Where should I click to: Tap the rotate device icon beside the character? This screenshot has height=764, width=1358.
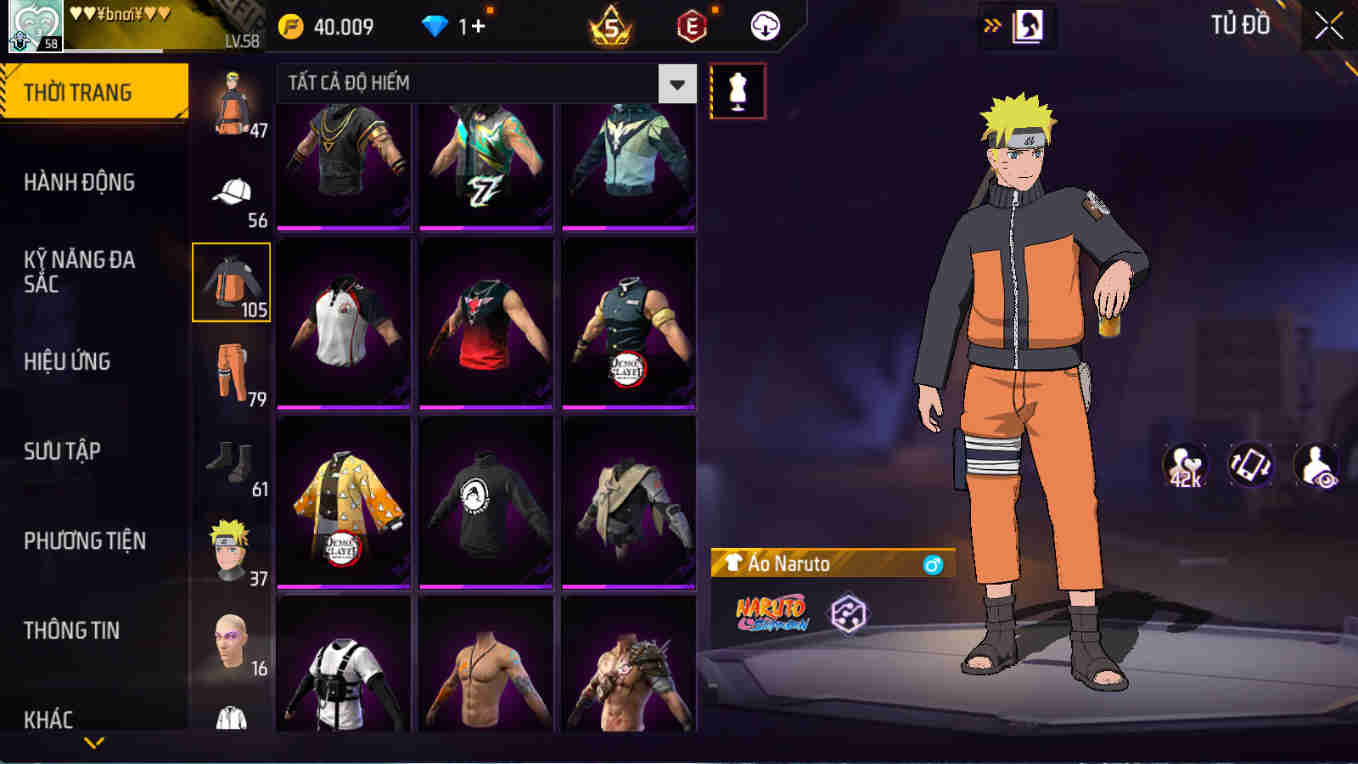pos(1249,463)
